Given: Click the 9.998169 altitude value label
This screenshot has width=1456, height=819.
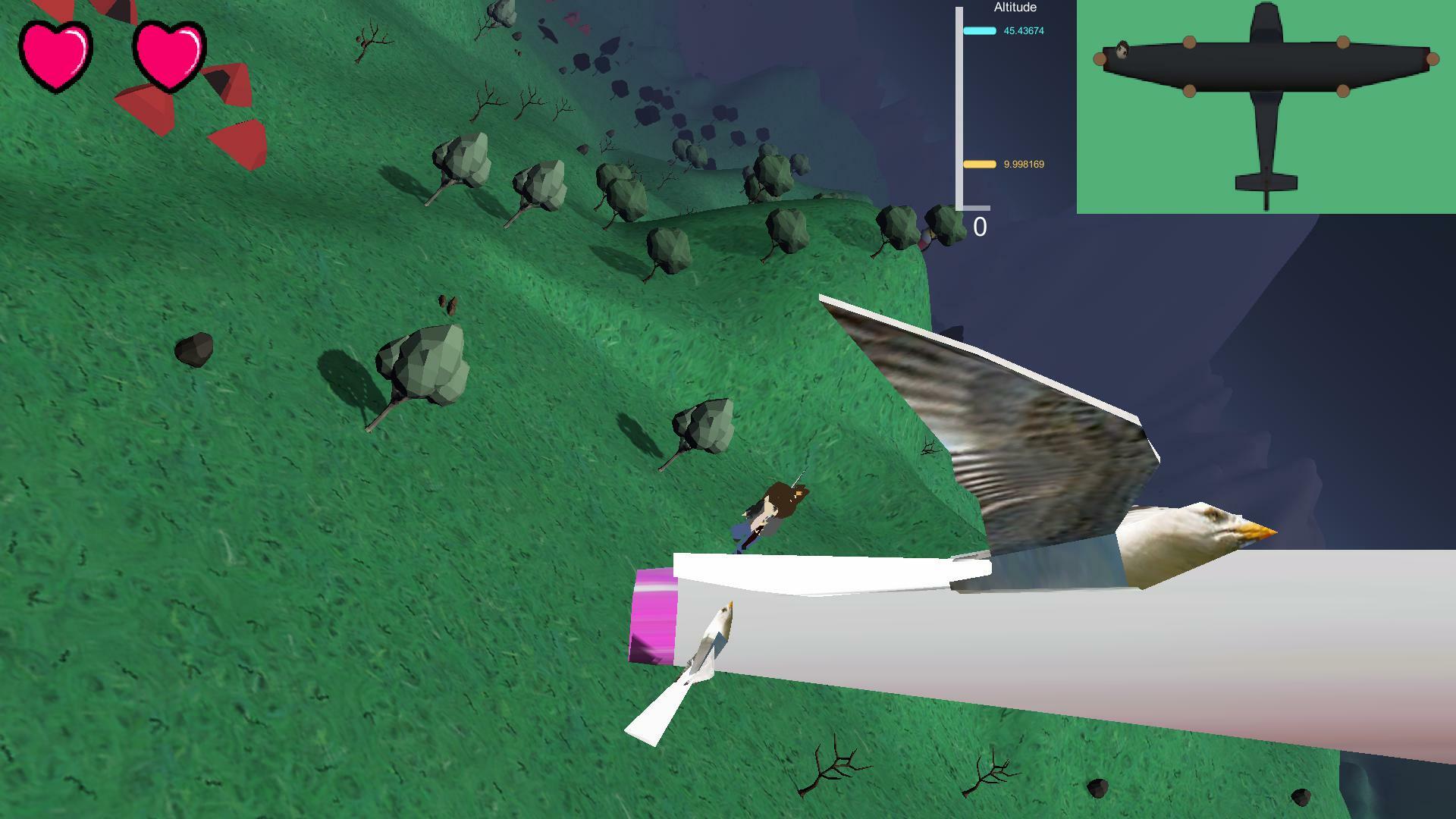Looking at the screenshot, I should tap(1023, 164).
